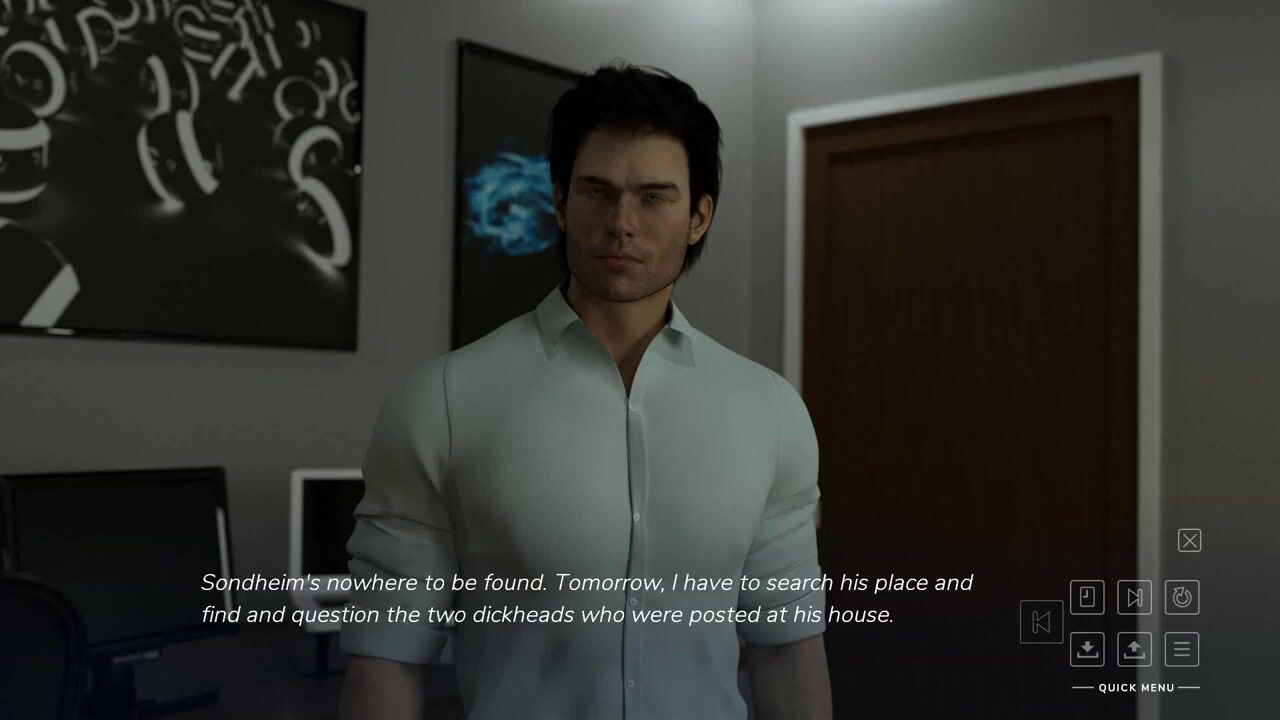This screenshot has width=1280, height=720.
Task: Open the load game upload-arrow icon
Action: (x=1134, y=649)
